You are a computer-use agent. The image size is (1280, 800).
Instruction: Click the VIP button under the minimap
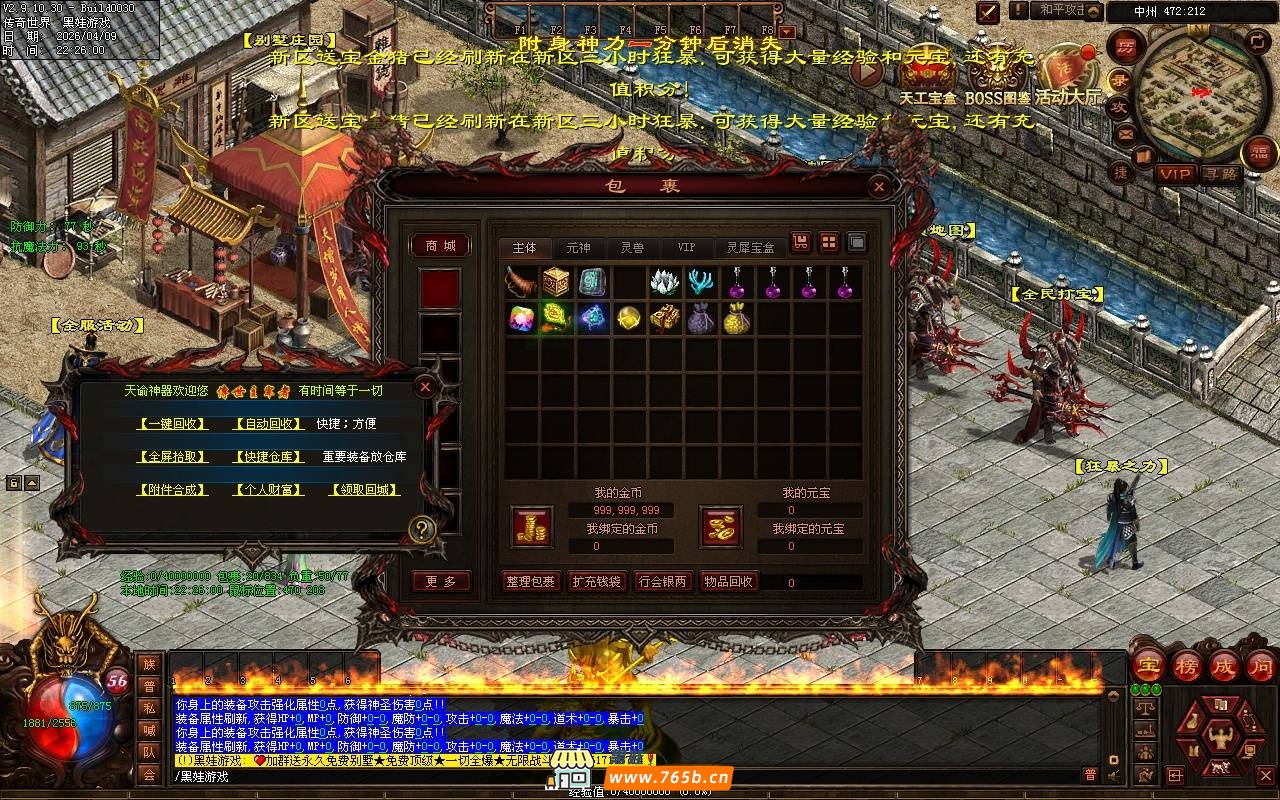click(1175, 174)
